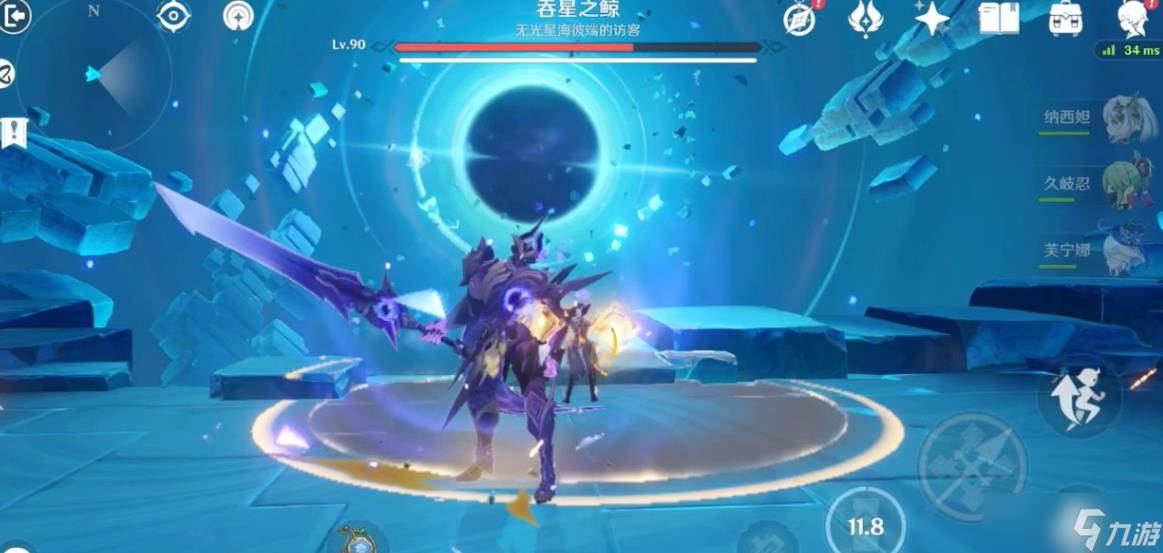
Task: Tap the crossed-swords normal attack button
Action: tap(972, 465)
